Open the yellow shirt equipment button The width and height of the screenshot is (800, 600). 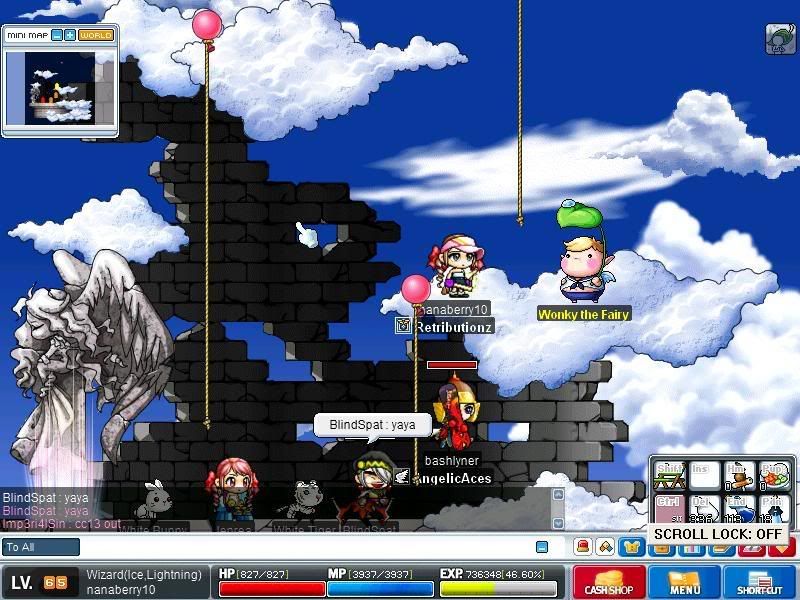pyautogui.click(x=630, y=547)
